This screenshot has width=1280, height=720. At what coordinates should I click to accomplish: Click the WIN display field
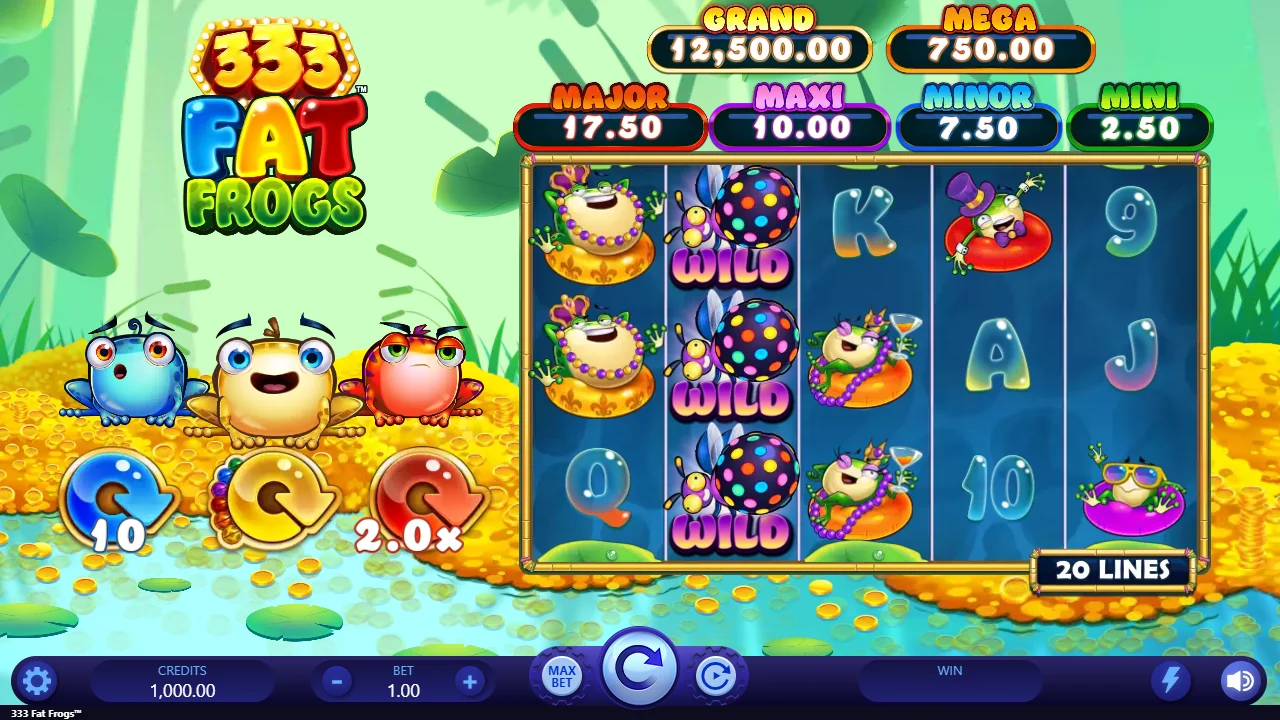(x=948, y=680)
